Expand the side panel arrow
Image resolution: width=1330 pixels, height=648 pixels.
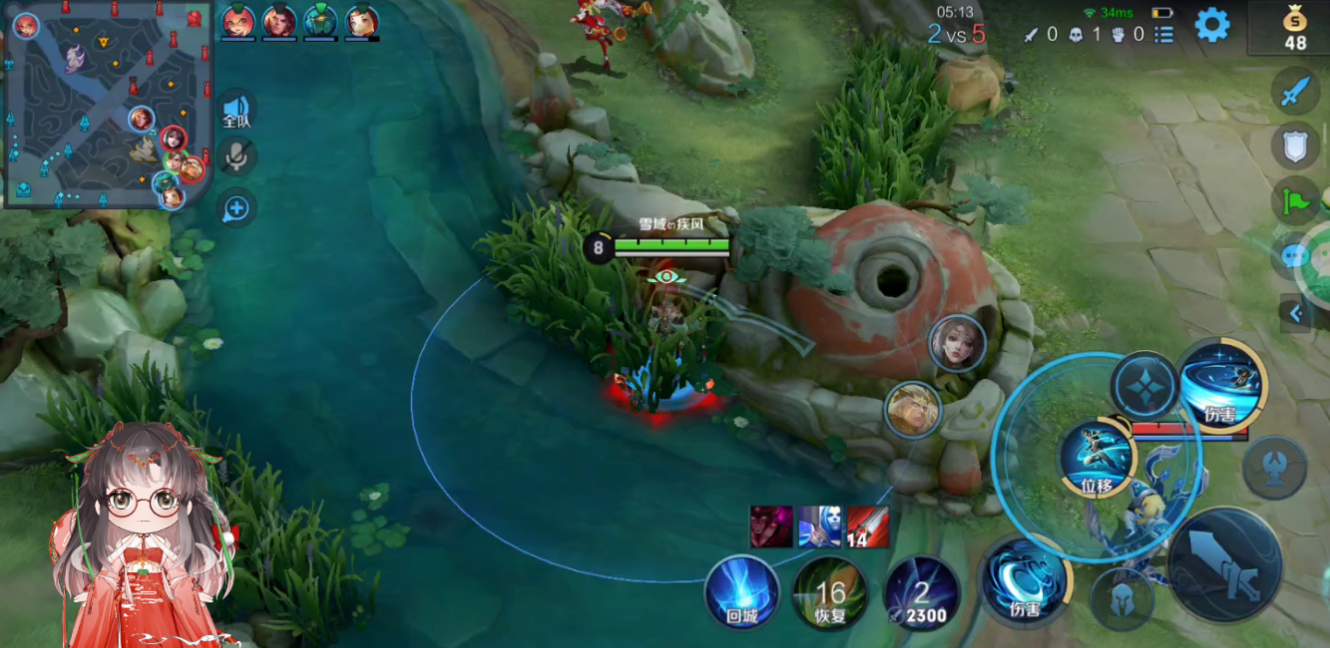pos(1296,313)
